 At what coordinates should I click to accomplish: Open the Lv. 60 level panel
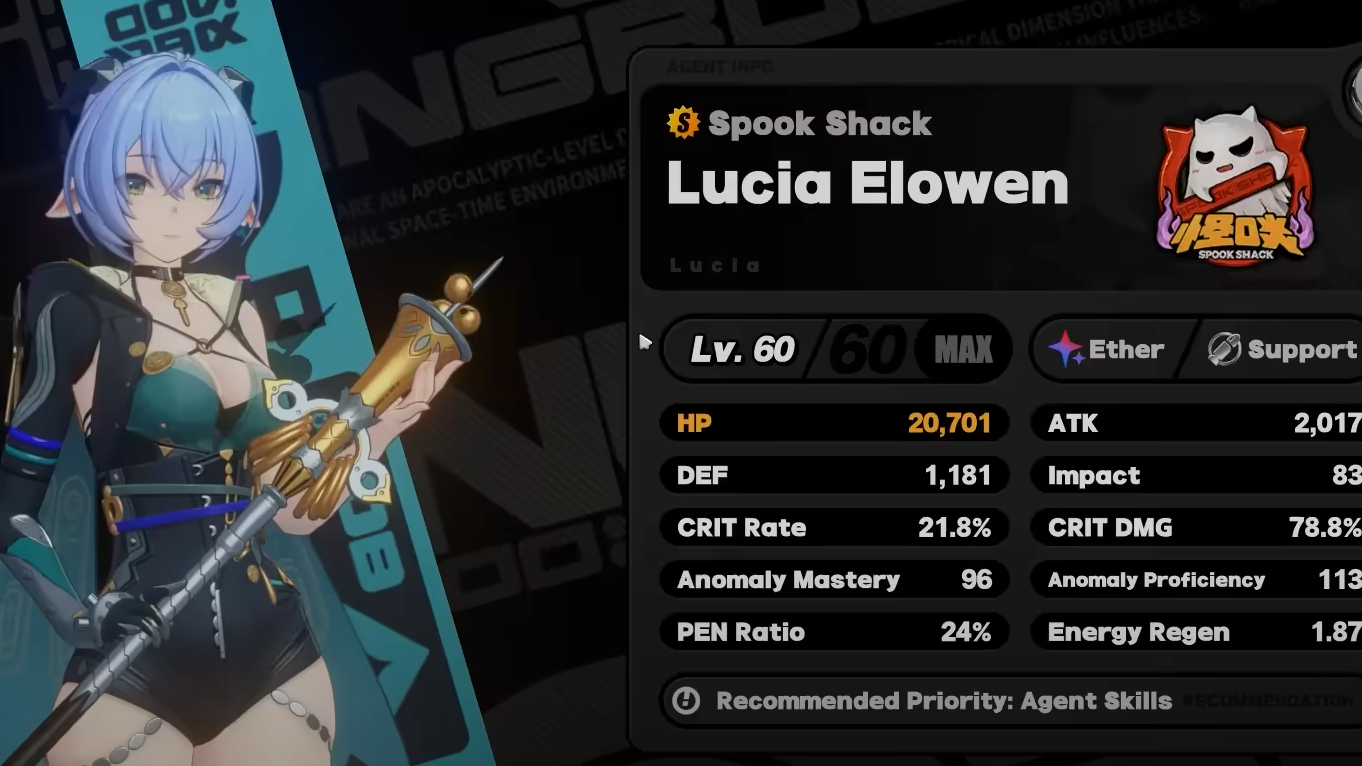(836, 349)
